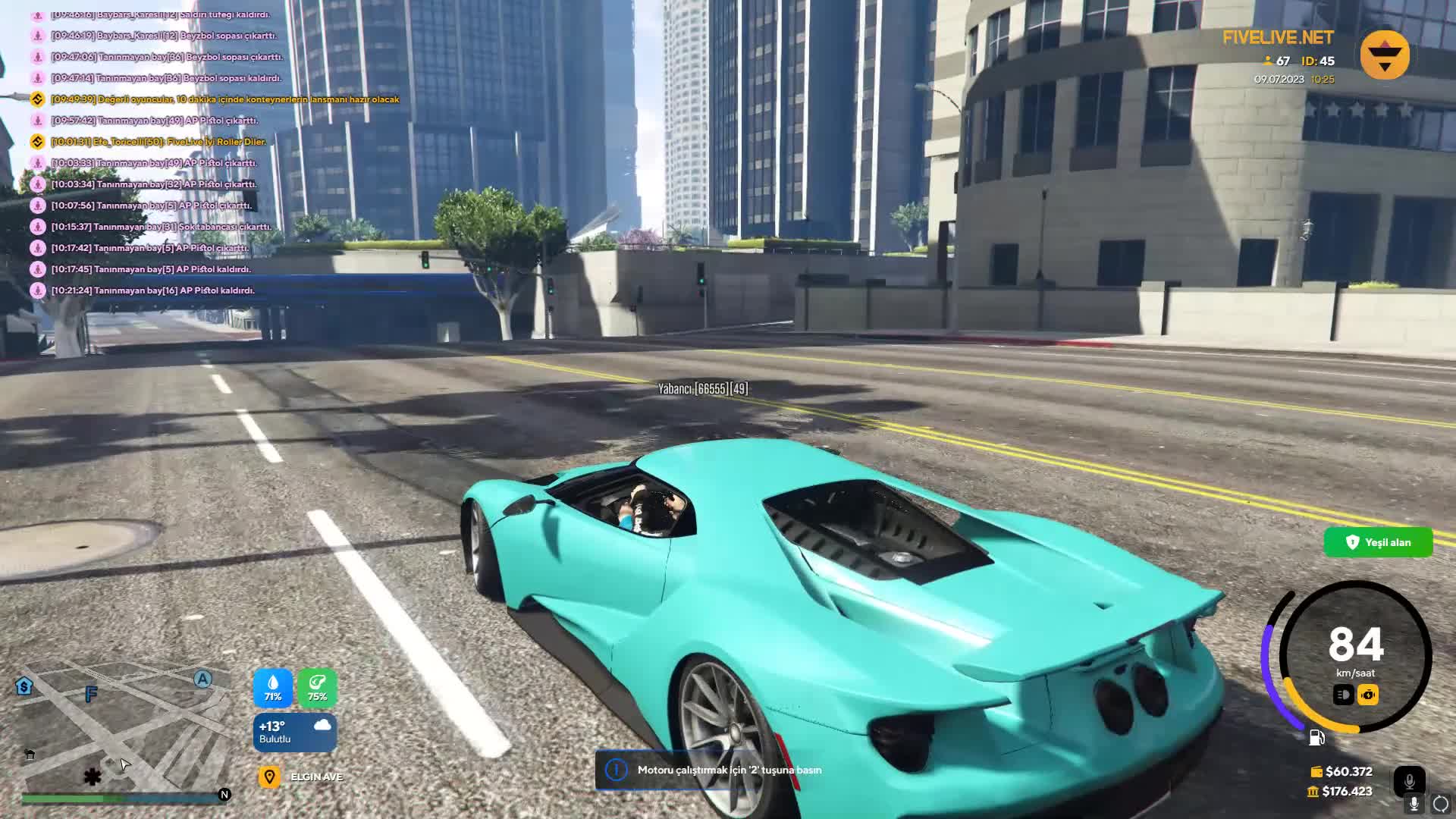Screen dimensions: 1456x819
Task: Click the bank building balance icon
Action: [x=1313, y=792]
